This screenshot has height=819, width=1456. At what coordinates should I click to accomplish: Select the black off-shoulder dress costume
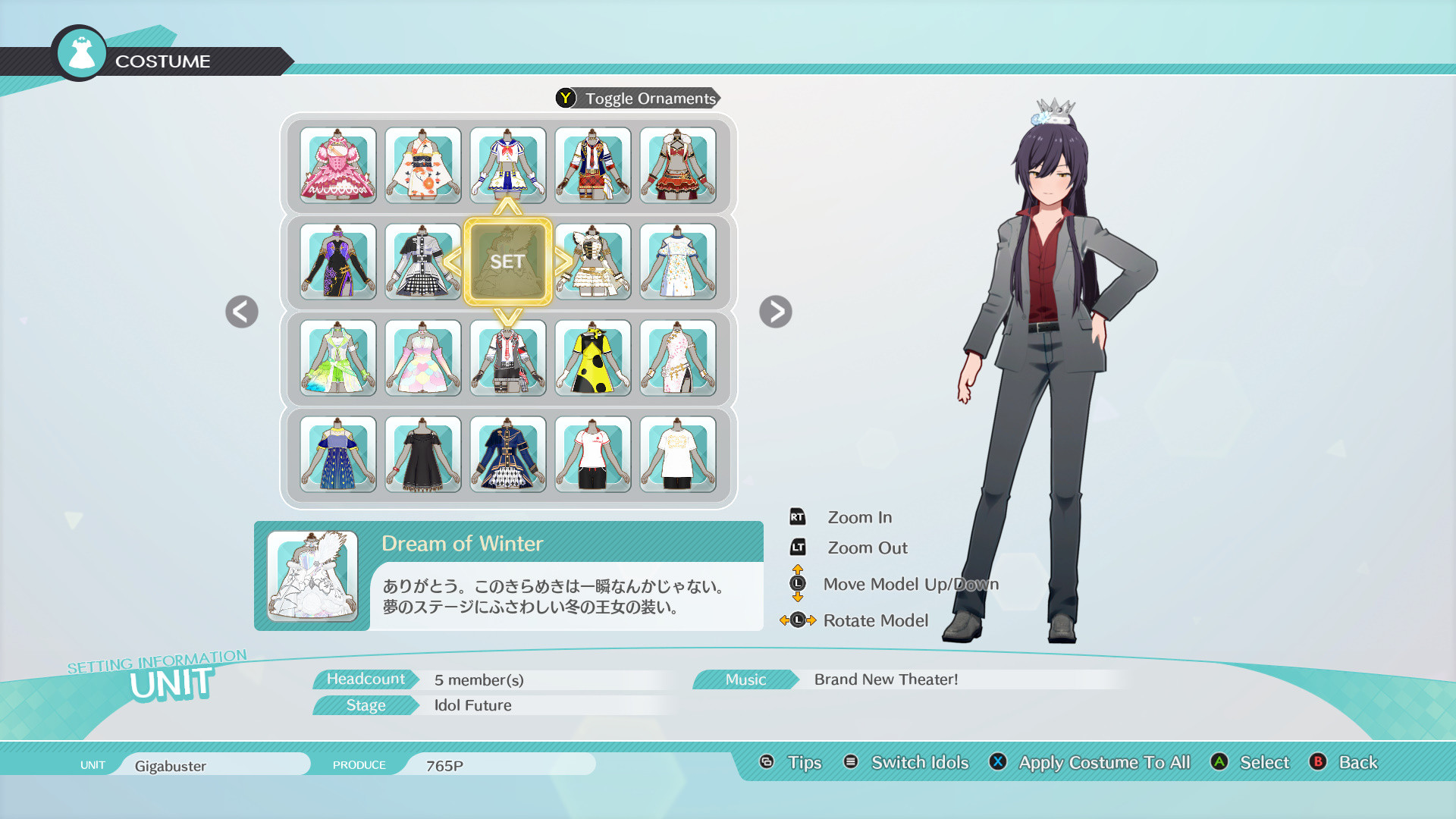click(x=422, y=454)
